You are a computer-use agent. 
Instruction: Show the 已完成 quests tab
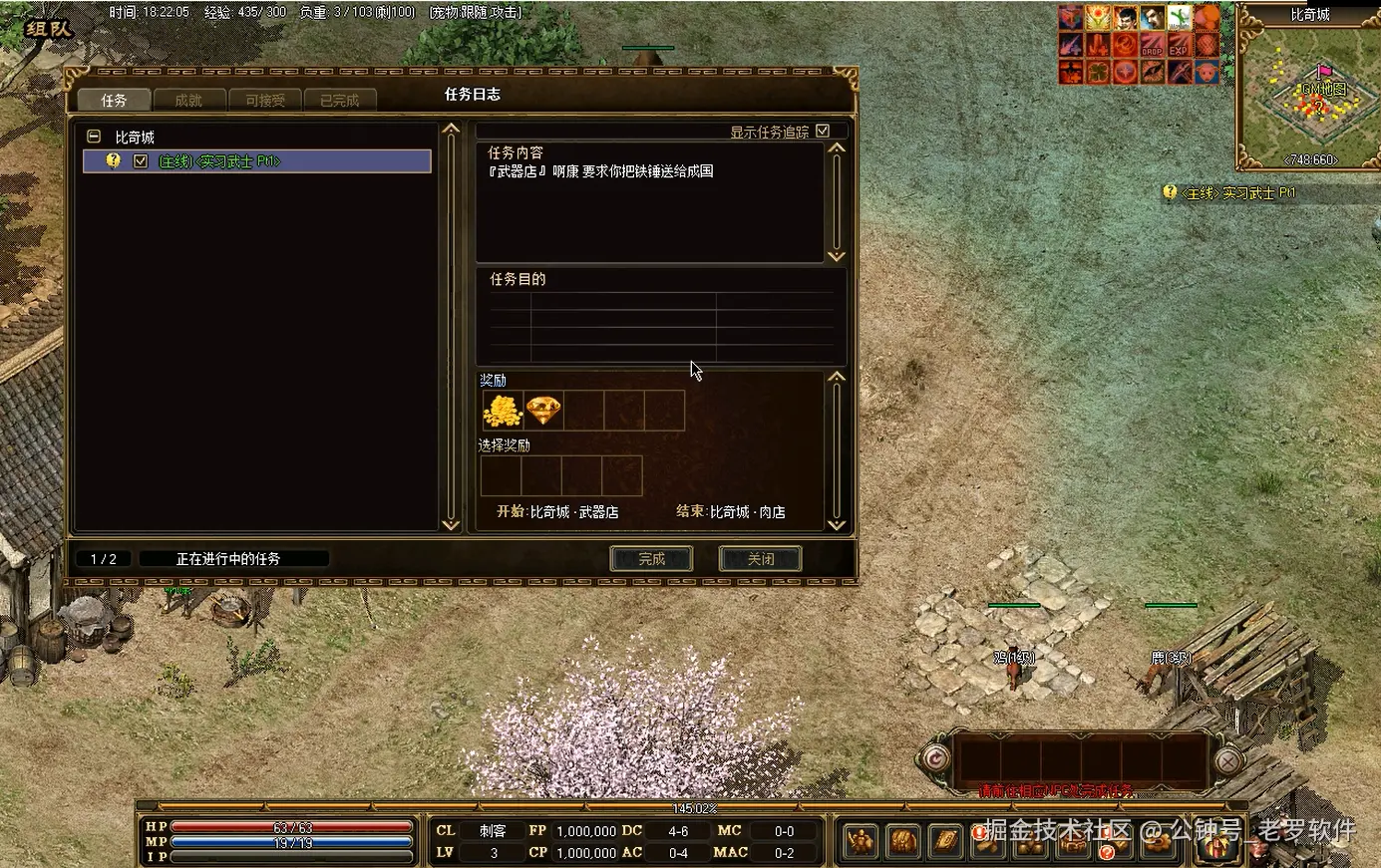(339, 100)
